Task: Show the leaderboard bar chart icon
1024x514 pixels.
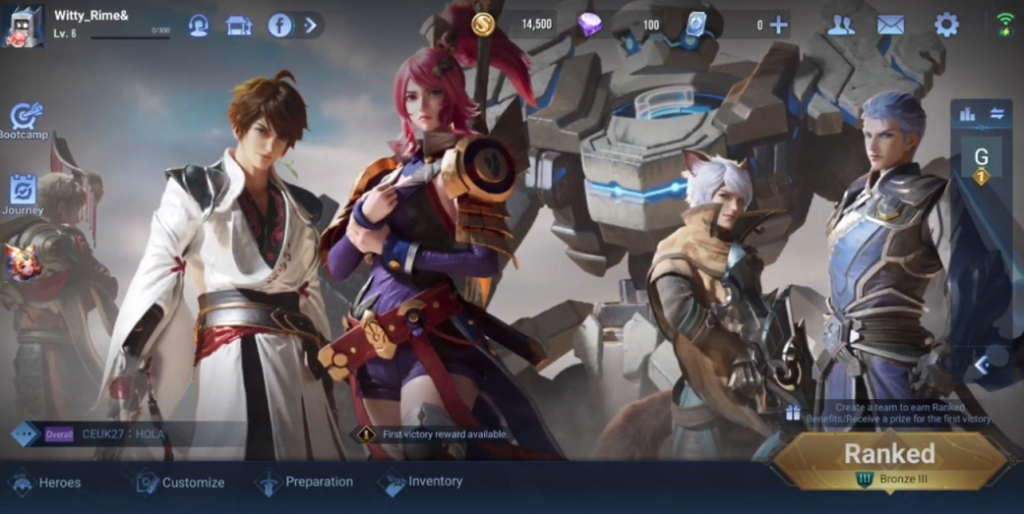Action: coord(967,114)
